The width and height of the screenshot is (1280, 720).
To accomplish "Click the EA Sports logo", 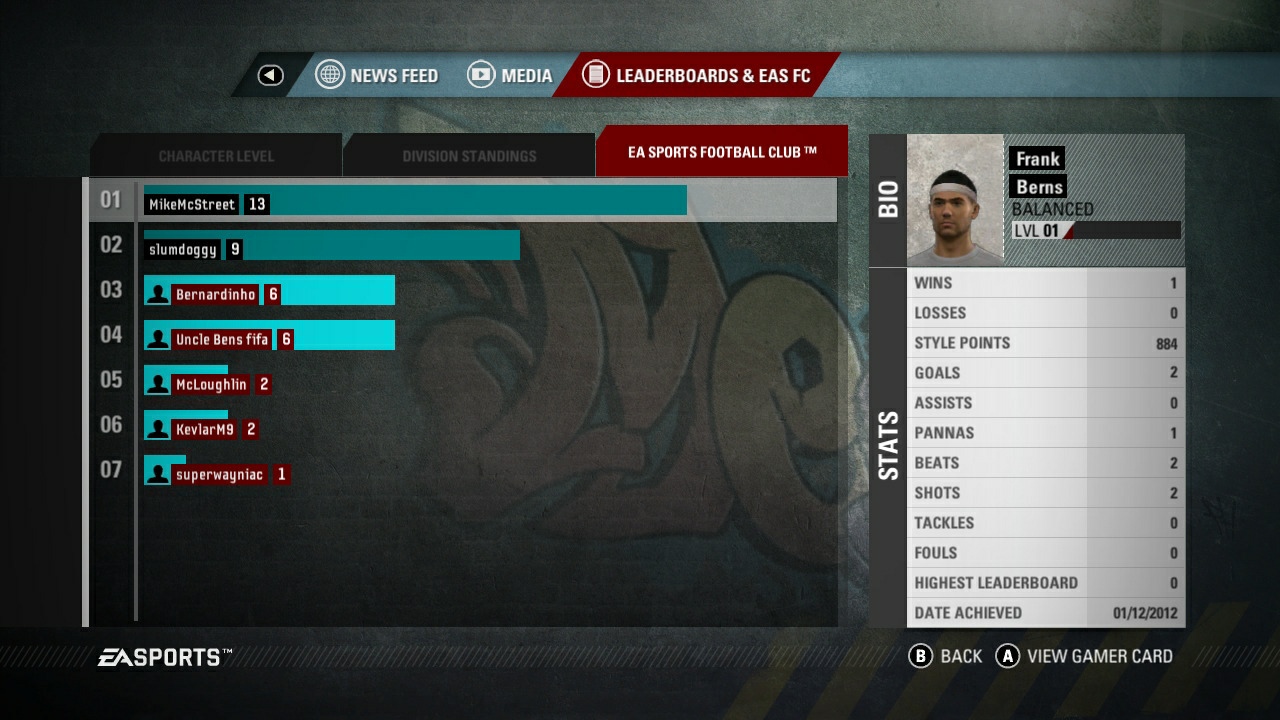I will tap(160, 657).
